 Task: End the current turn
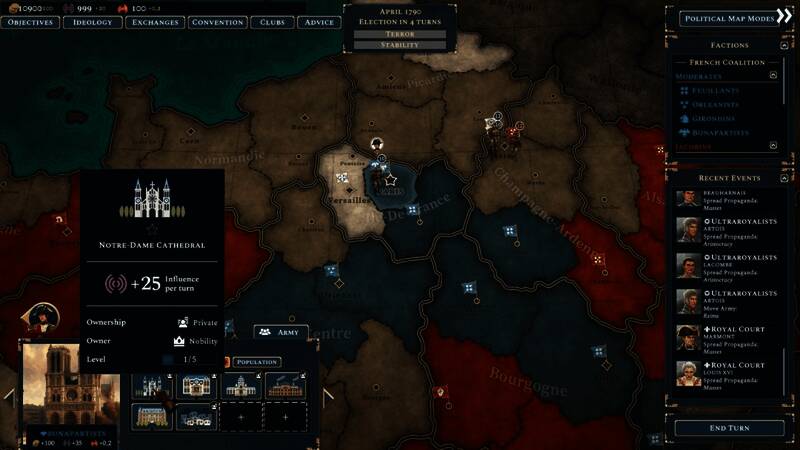pos(728,428)
